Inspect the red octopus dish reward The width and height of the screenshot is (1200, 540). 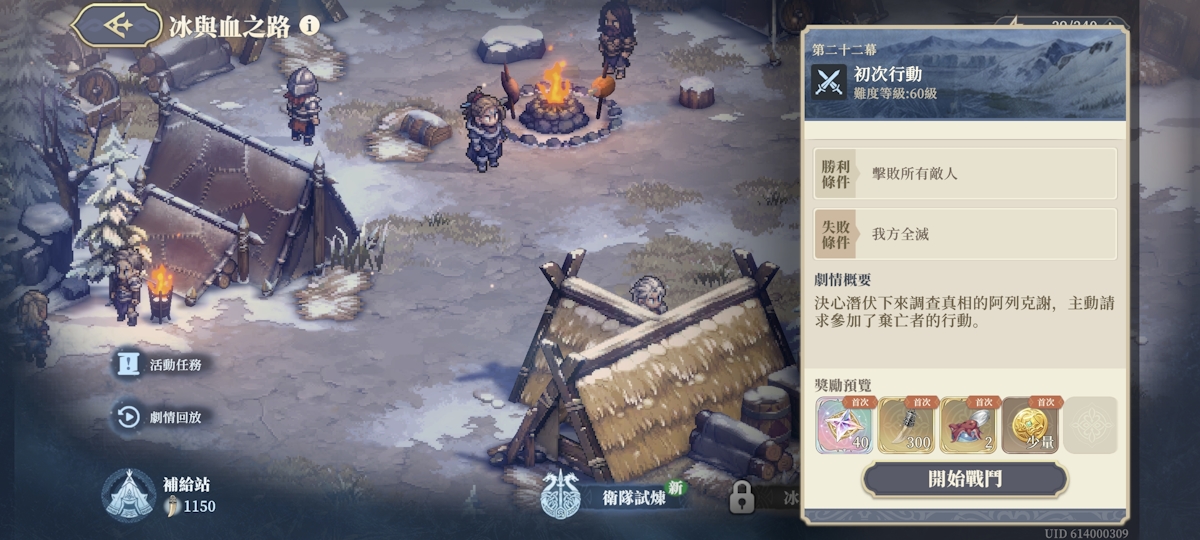pyautogui.click(x=968, y=425)
